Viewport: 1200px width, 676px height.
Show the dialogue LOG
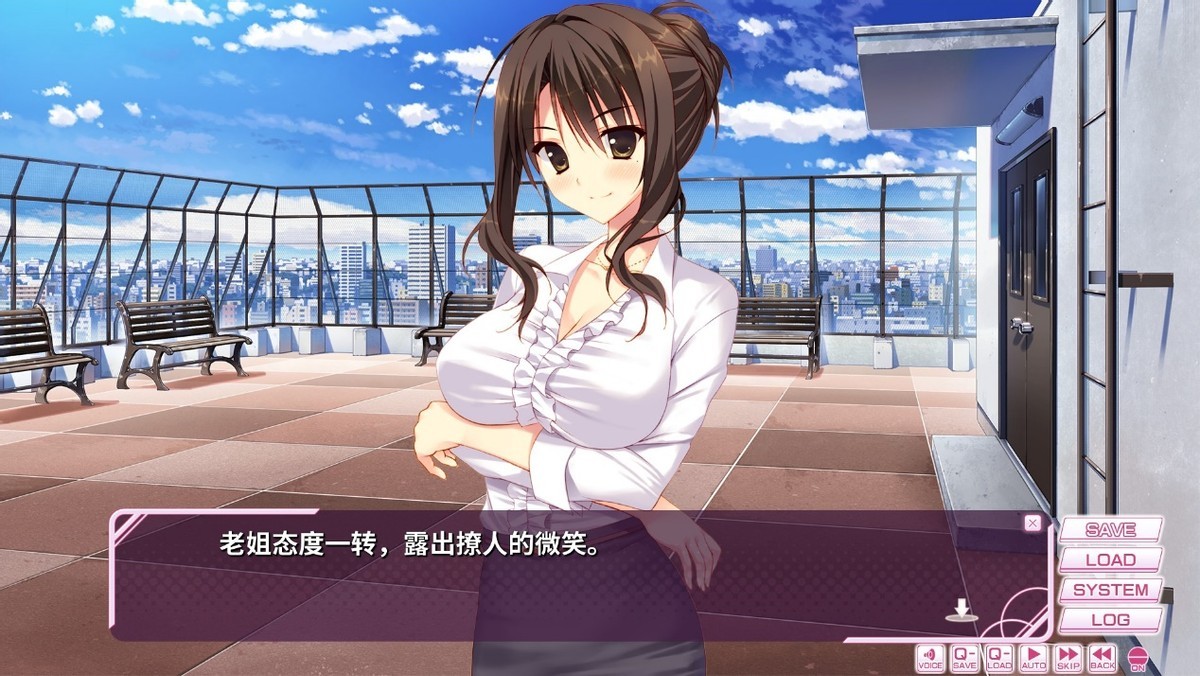(1110, 620)
